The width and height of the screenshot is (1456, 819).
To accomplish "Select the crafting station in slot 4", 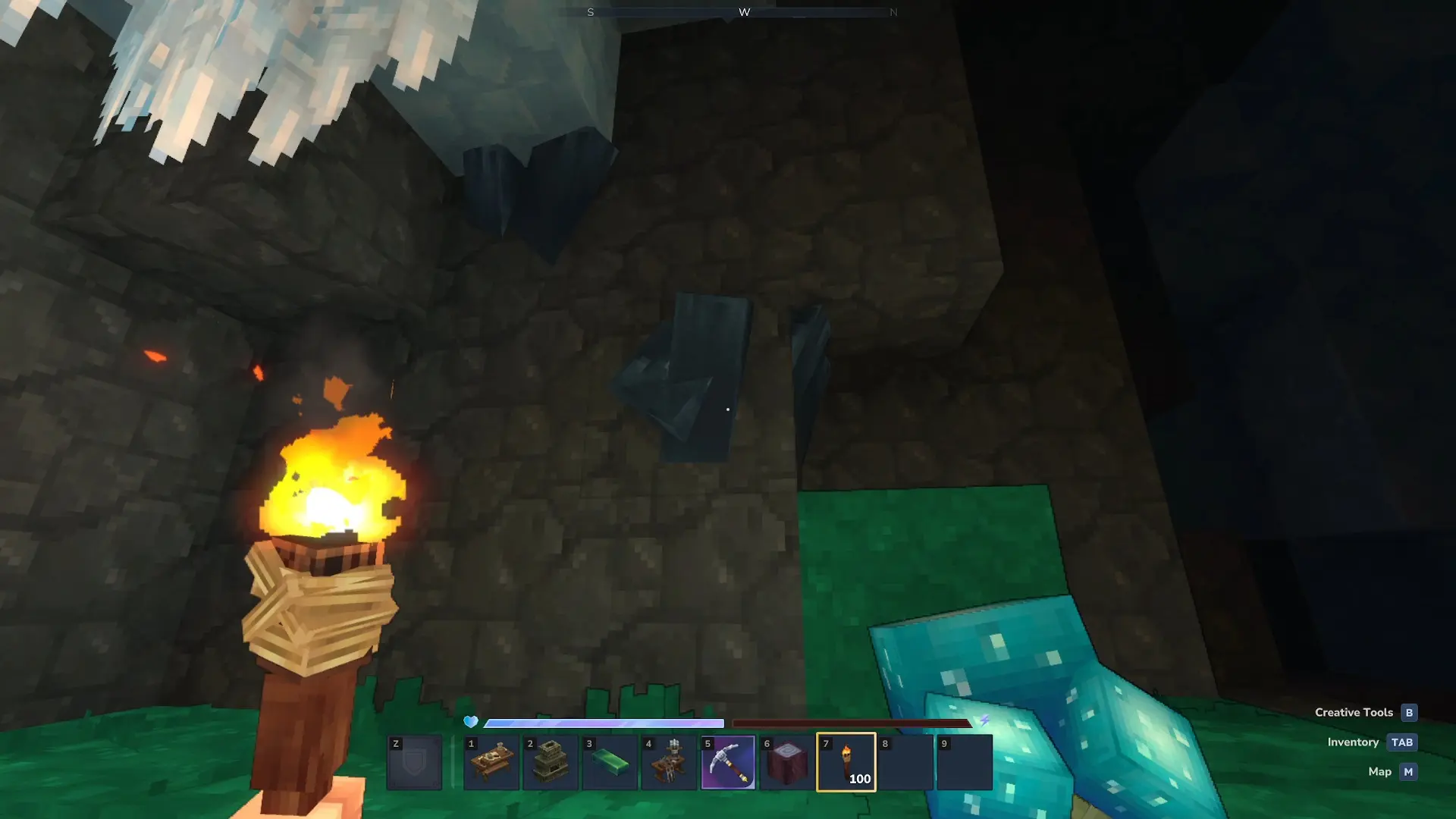I will (x=669, y=762).
